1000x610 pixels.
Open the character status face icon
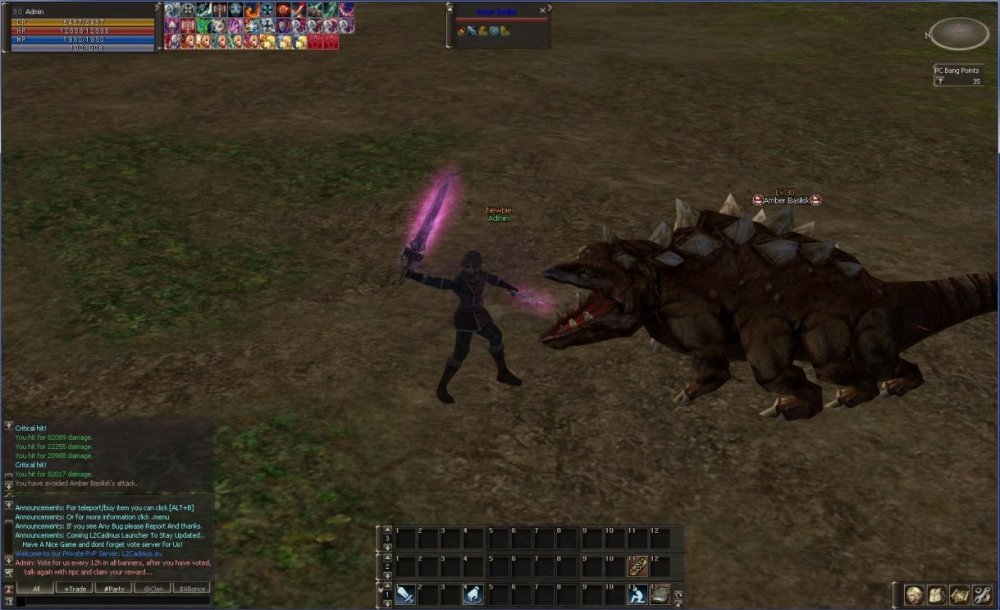[914, 595]
